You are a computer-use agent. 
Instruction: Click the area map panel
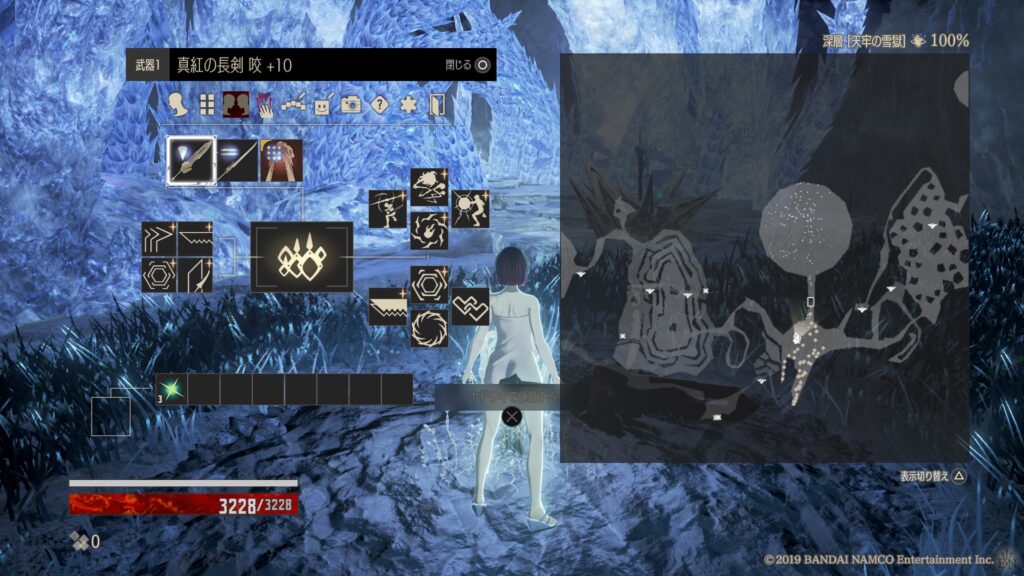coord(764,257)
